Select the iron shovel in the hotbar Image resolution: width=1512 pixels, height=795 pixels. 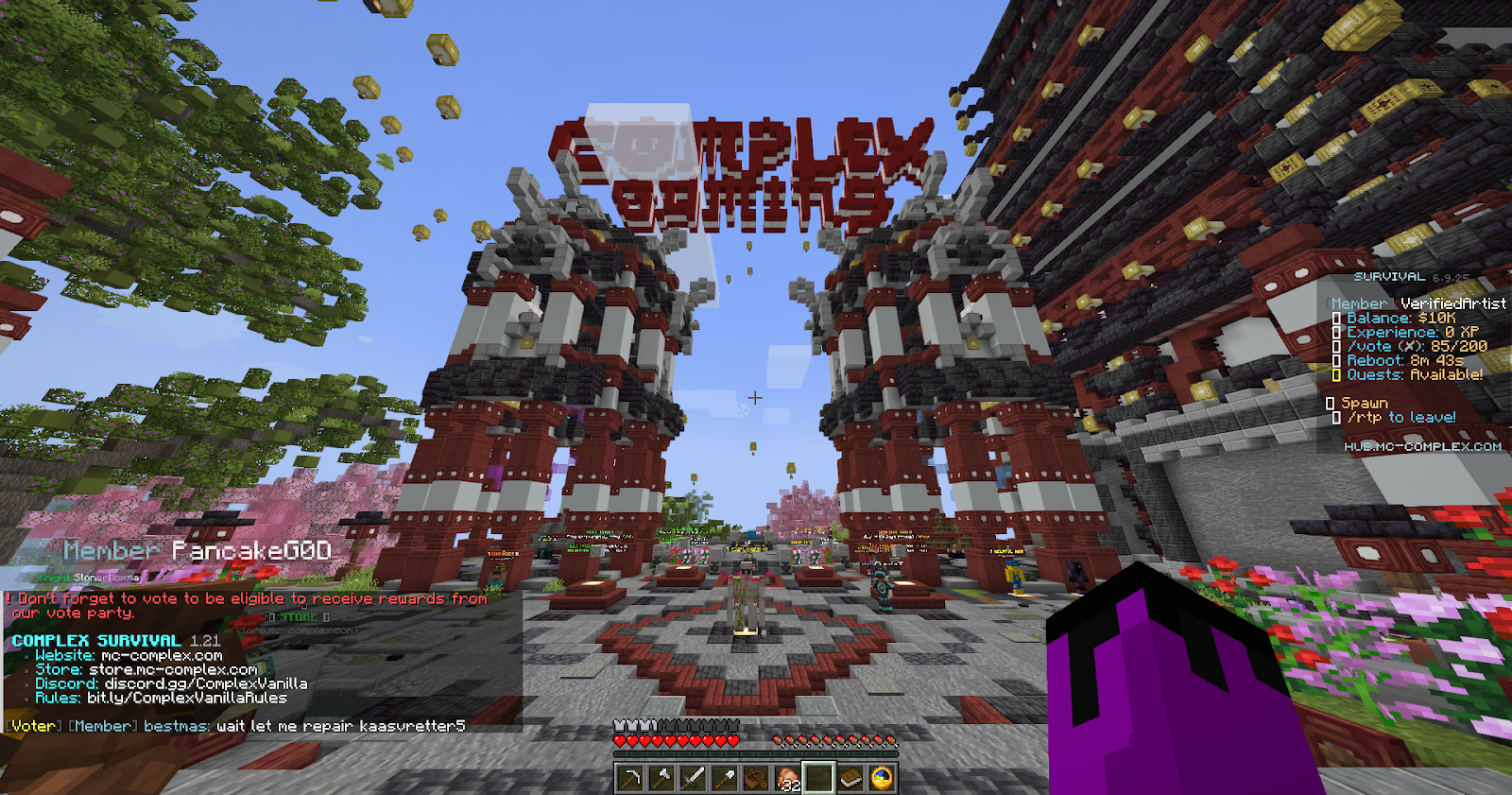(725, 777)
